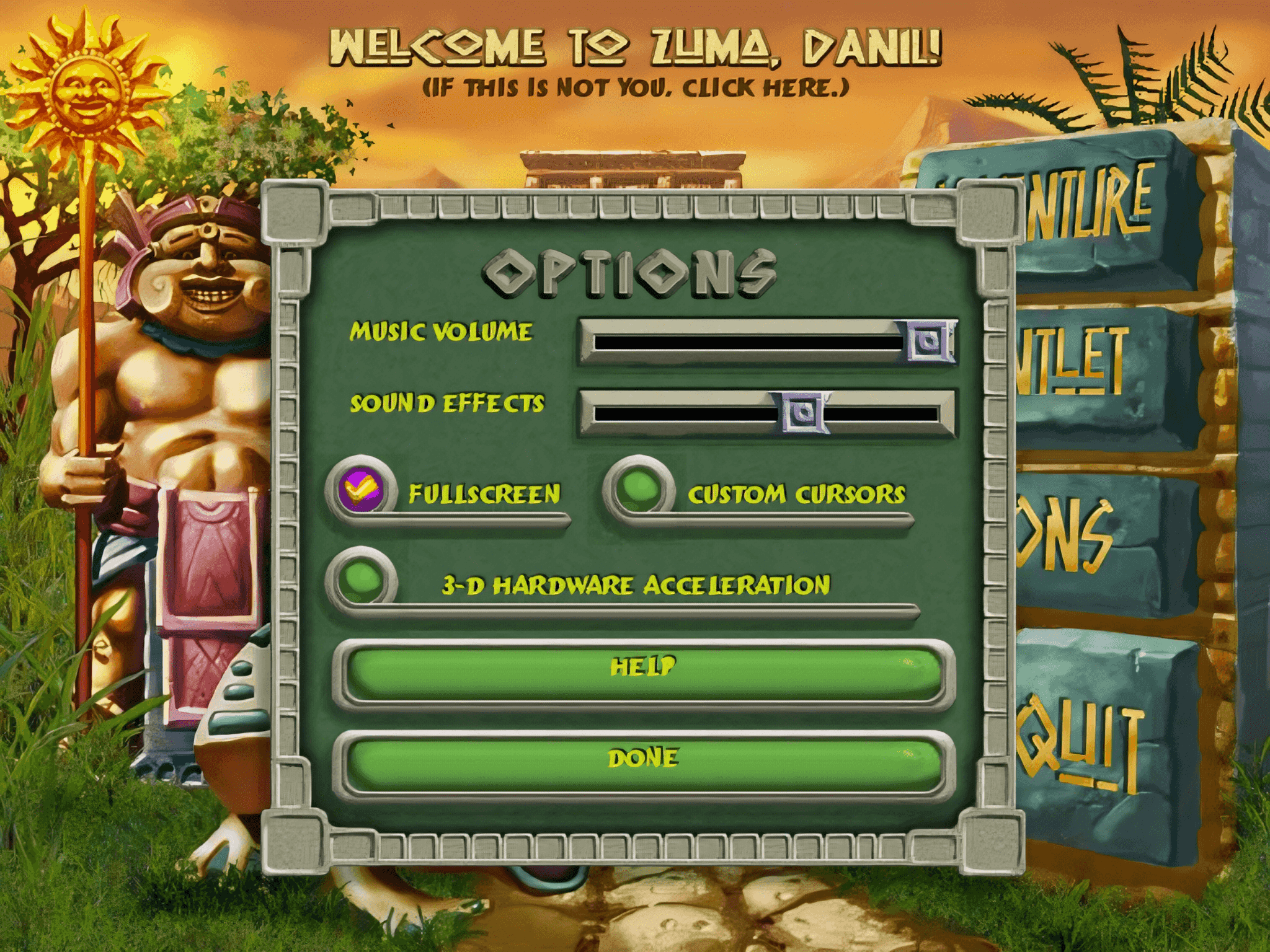The image size is (1270, 952).
Task: Select the Adventure stone menu entry
Action: [1091, 205]
